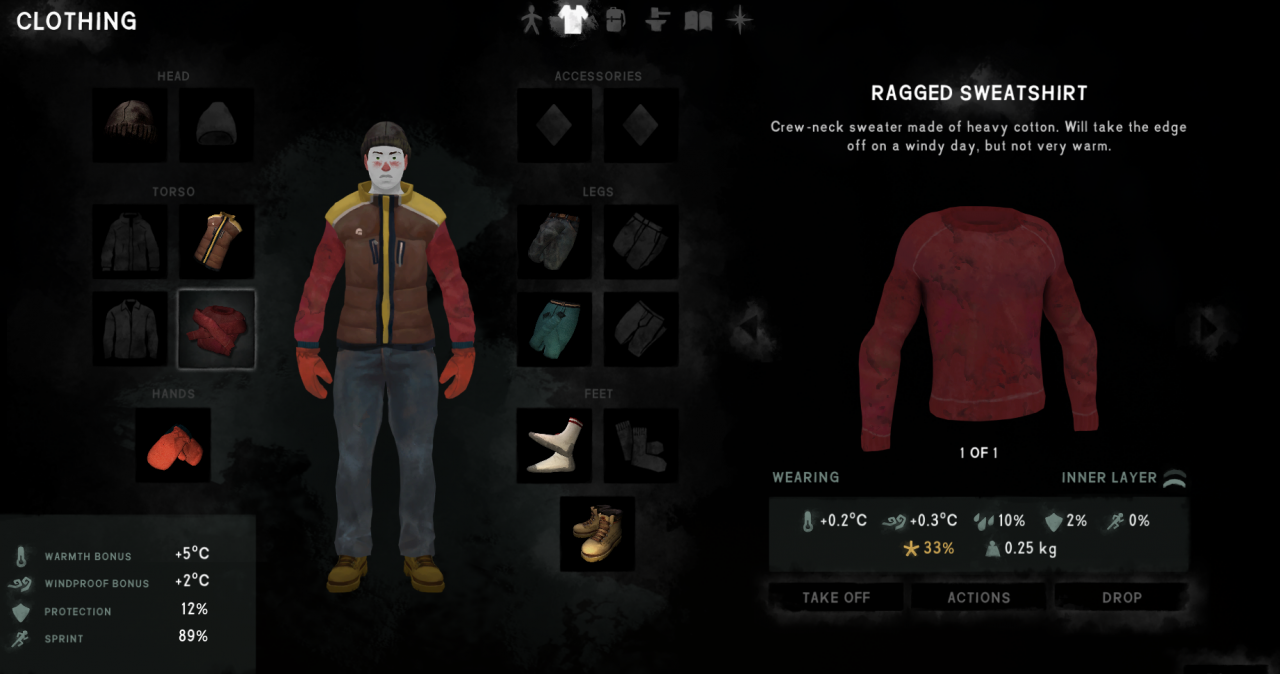The width and height of the screenshot is (1280, 674).
Task: Open the compass star tab
Action: (739, 20)
